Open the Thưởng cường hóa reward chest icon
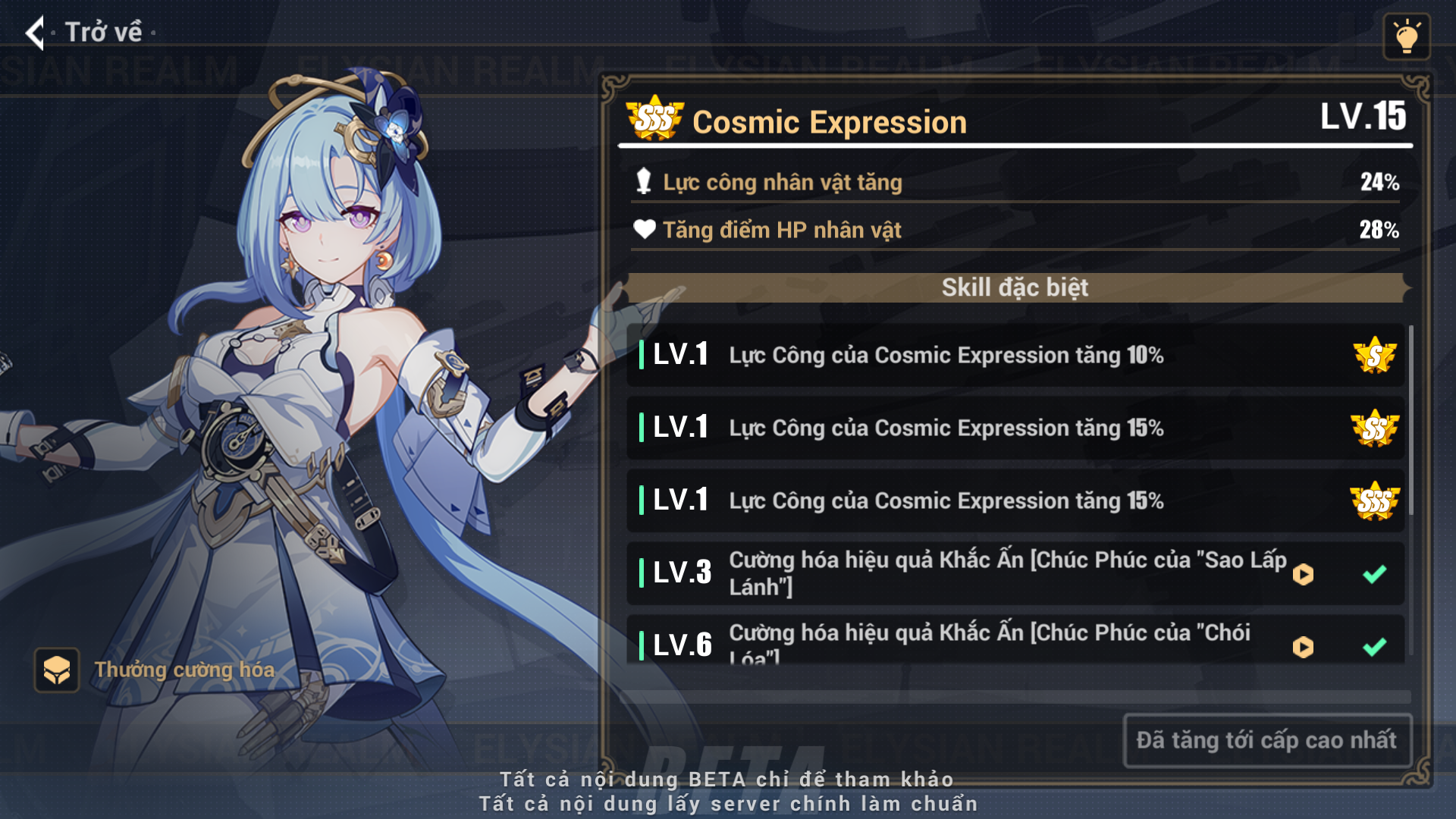1456x819 pixels. [56, 670]
